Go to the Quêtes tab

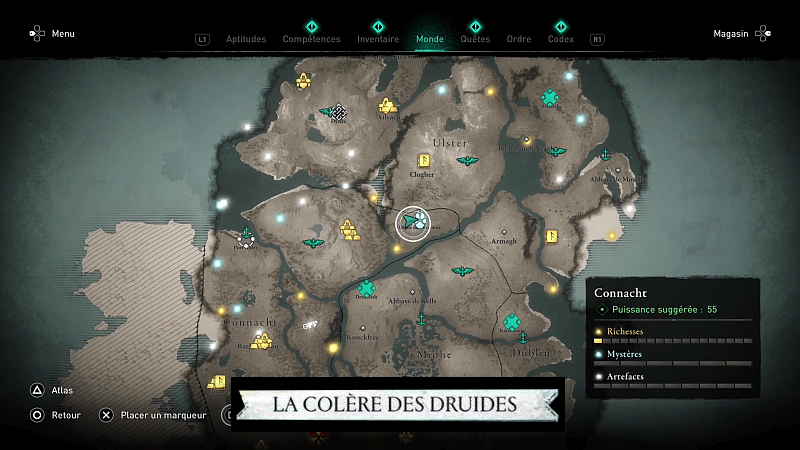[x=475, y=39]
